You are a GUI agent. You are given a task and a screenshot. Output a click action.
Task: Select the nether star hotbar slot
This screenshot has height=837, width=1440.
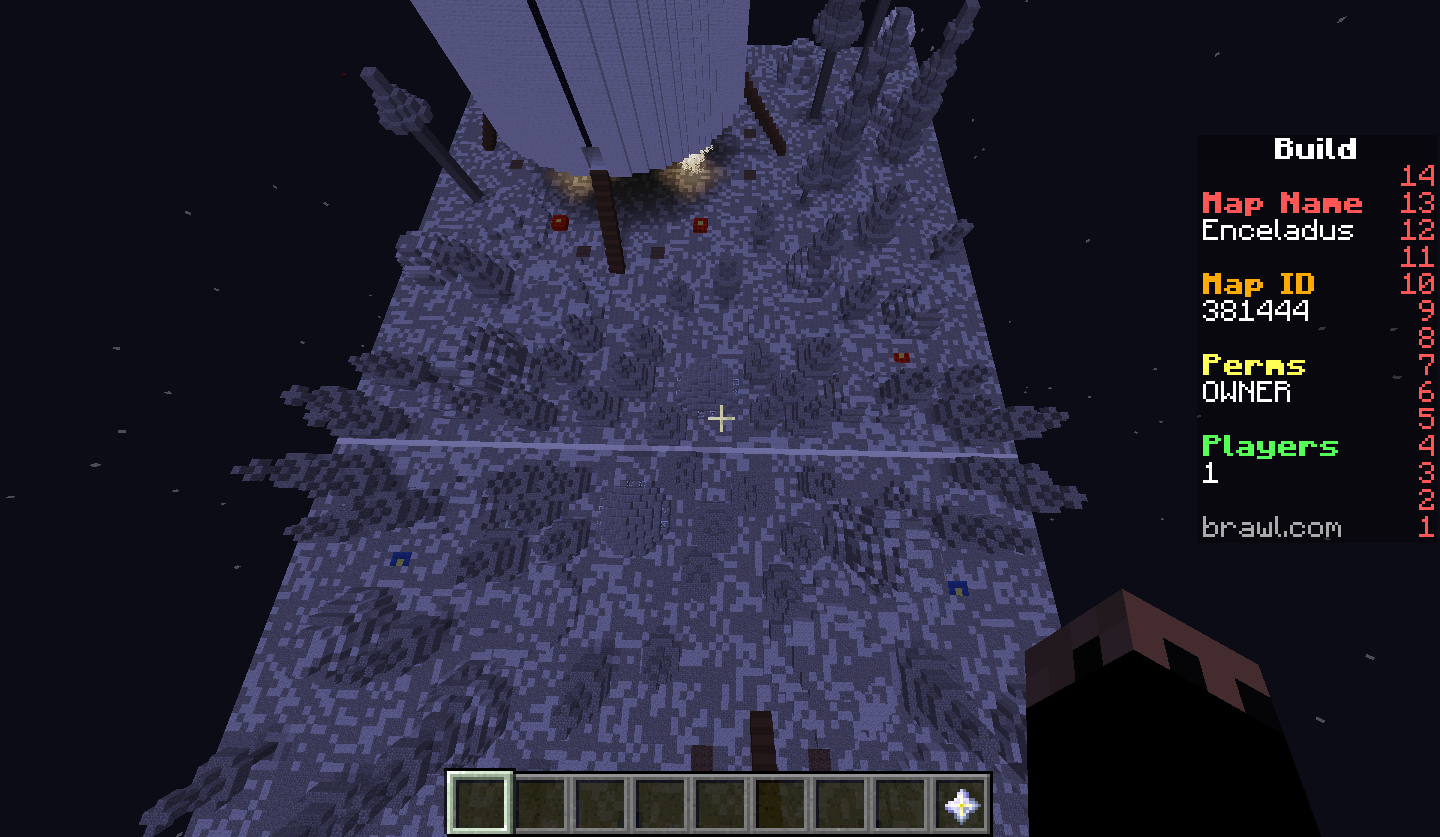(961, 802)
